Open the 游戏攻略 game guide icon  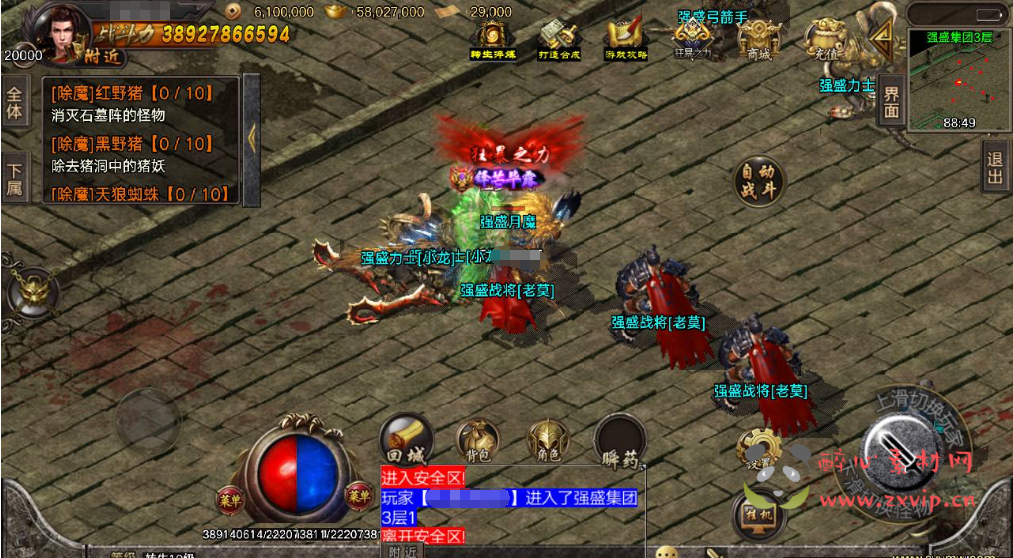pyautogui.click(x=626, y=39)
